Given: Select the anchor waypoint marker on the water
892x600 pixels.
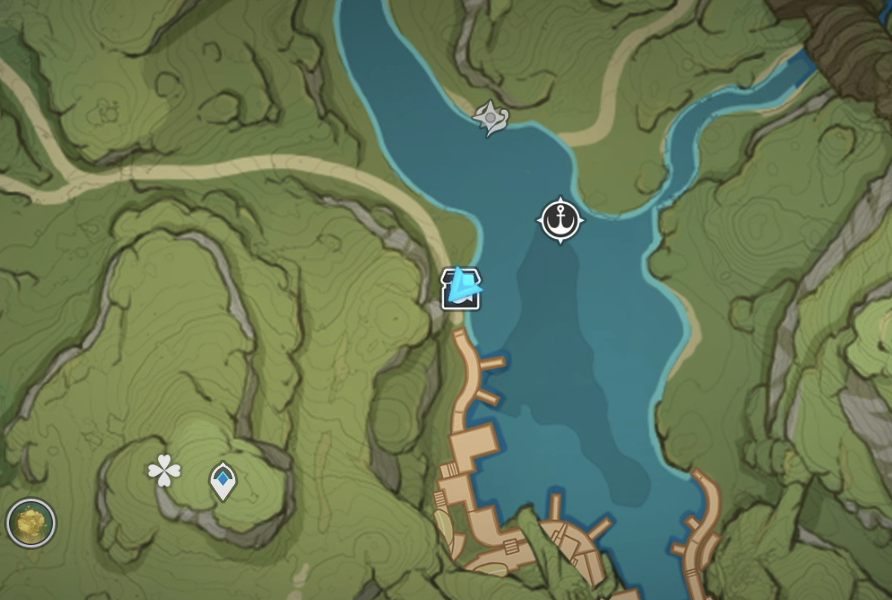Looking at the screenshot, I should pyautogui.click(x=561, y=220).
